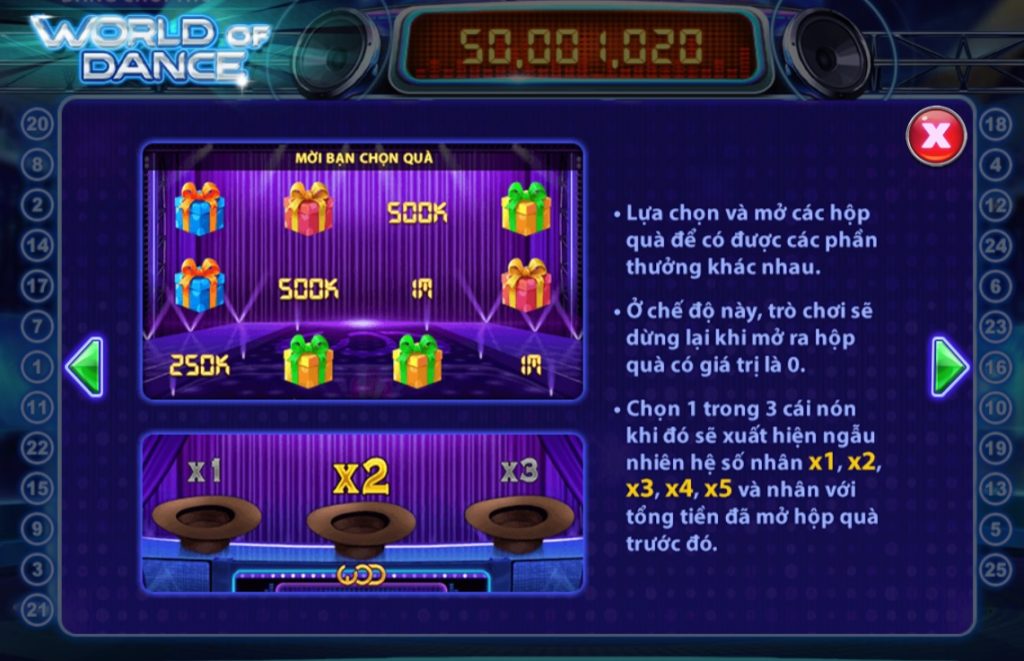
Task: Select payline marker number 22
Action: [37, 448]
